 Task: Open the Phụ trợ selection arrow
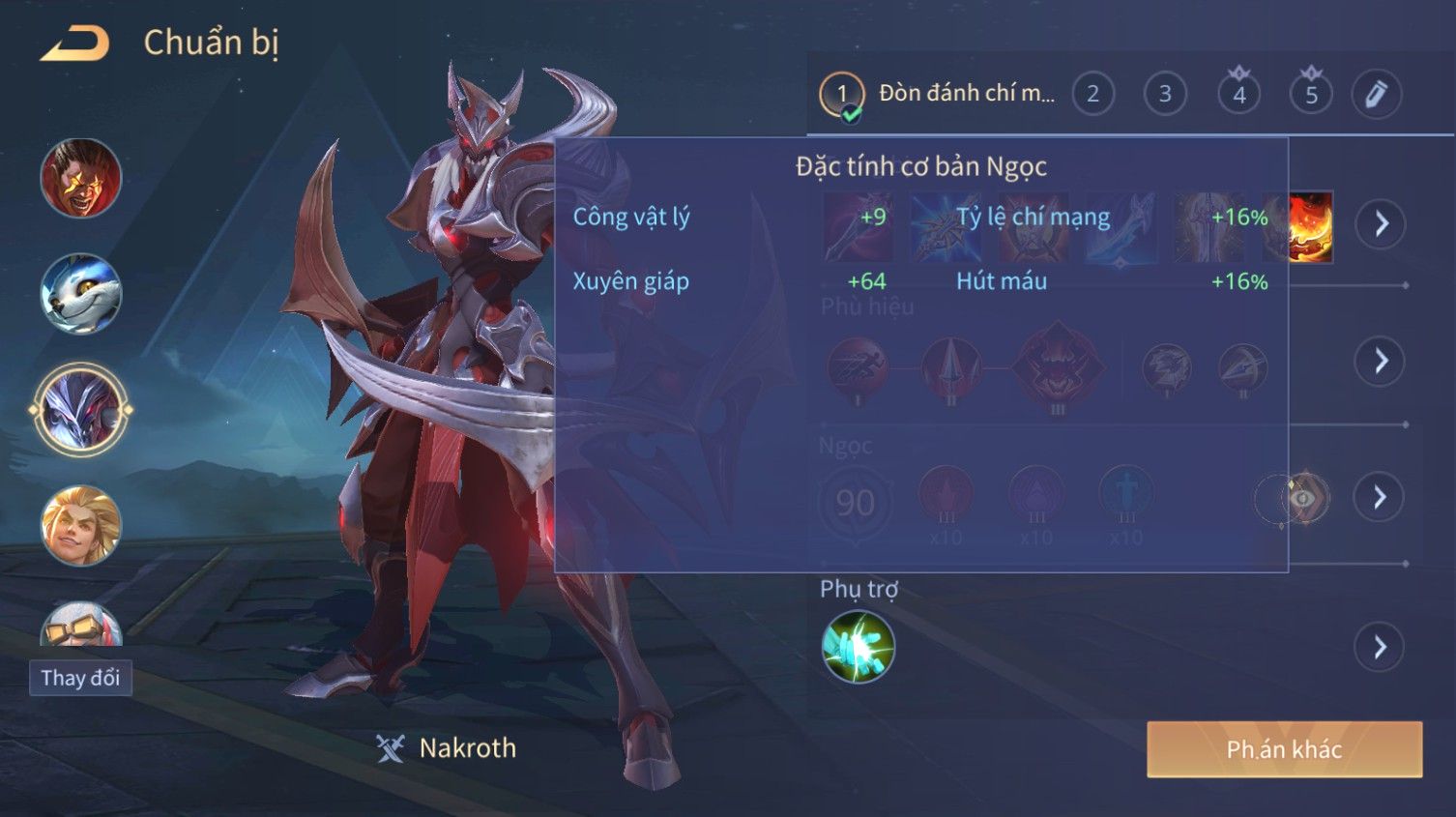[x=1380, y=647]
